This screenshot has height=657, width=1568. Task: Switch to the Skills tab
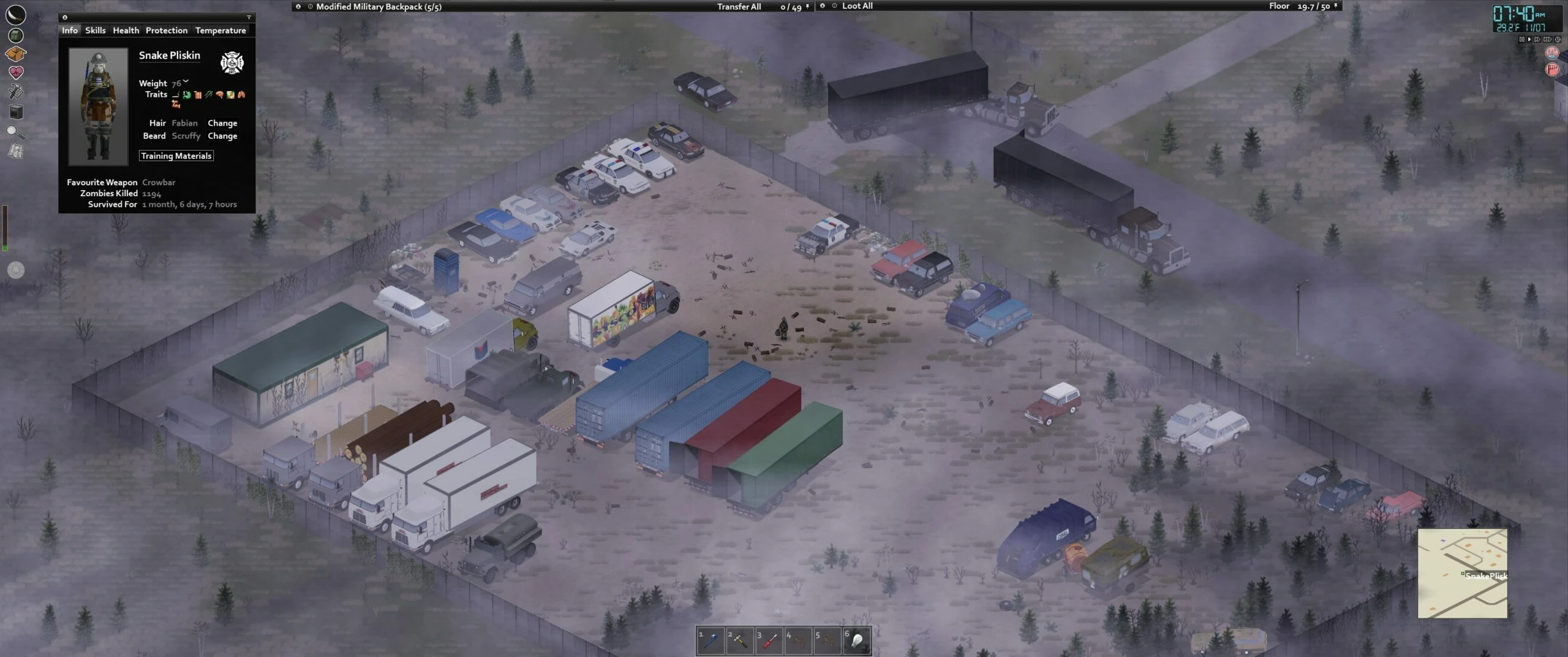tap(95, 30)
